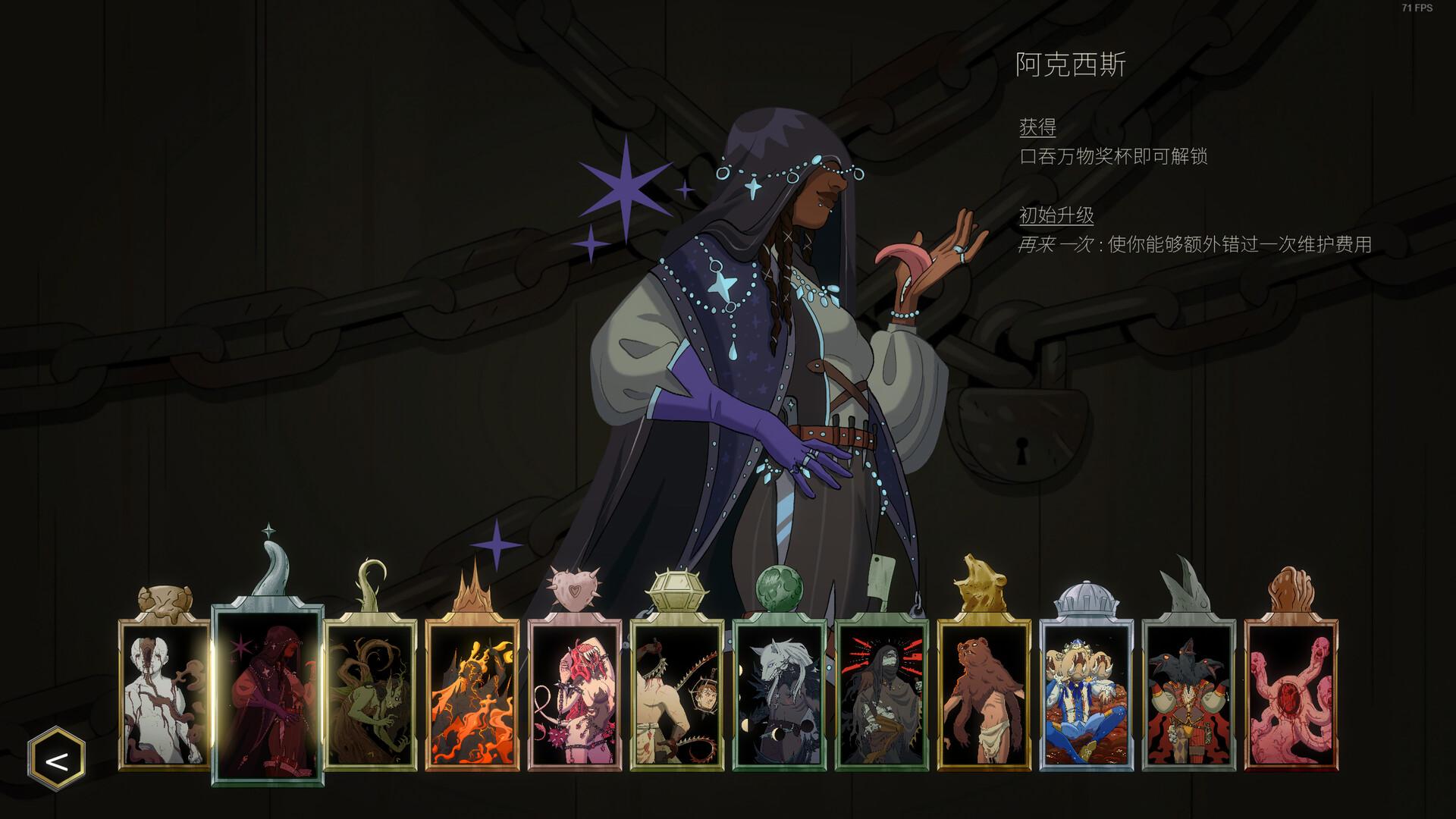Viewport: 1456px width, 819px height.
Task: Click the hexagonal back arrow button
Action: tap(57, 759)
